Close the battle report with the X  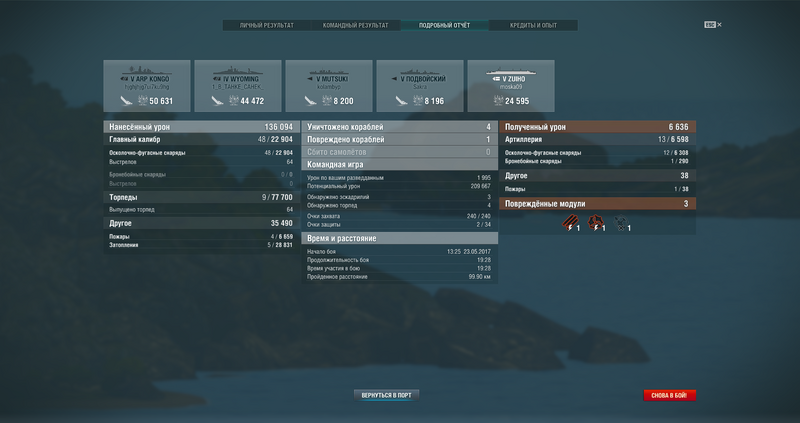pos(719,25)
